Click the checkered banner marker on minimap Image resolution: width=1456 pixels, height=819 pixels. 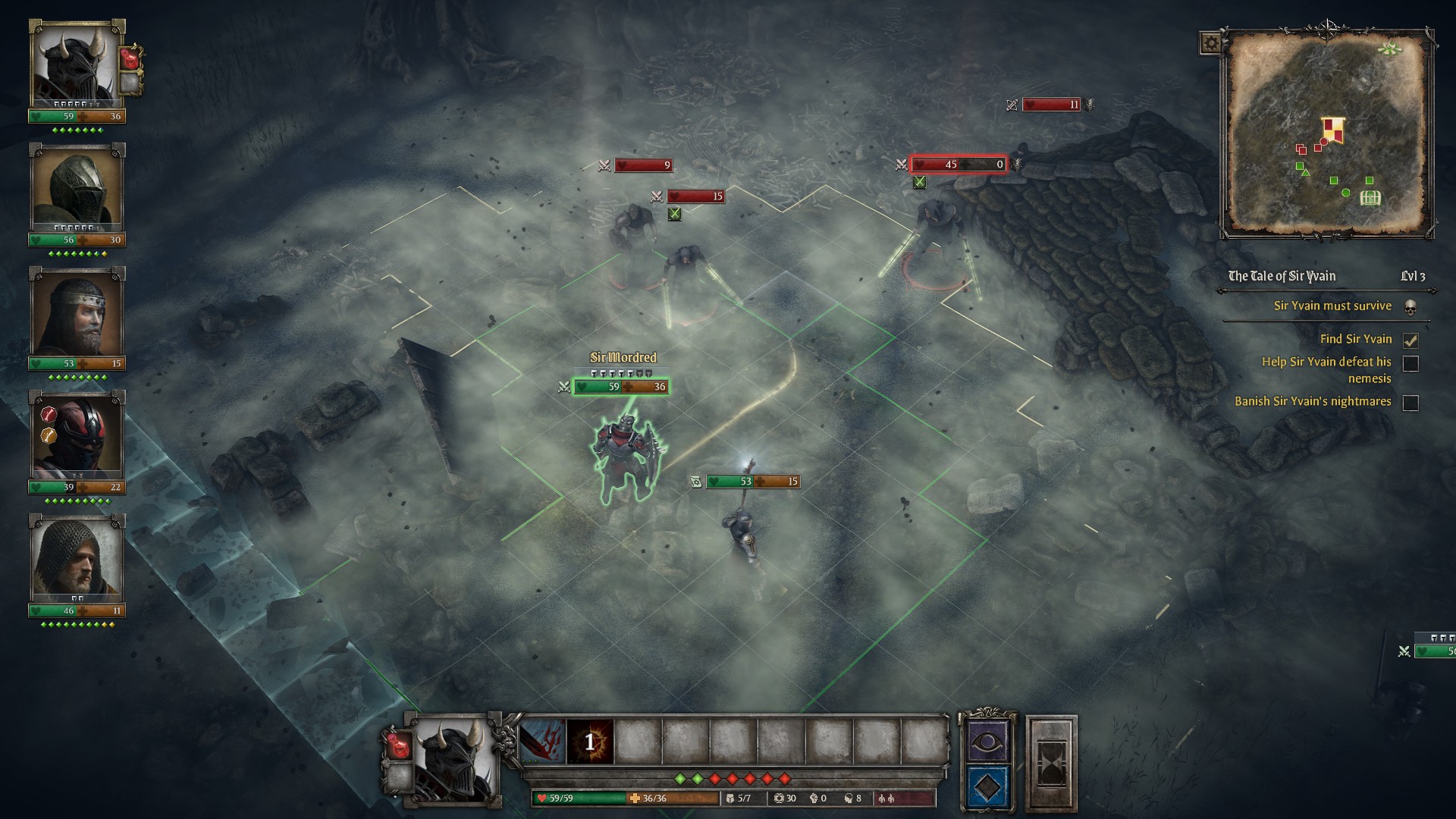point(1333,130)
